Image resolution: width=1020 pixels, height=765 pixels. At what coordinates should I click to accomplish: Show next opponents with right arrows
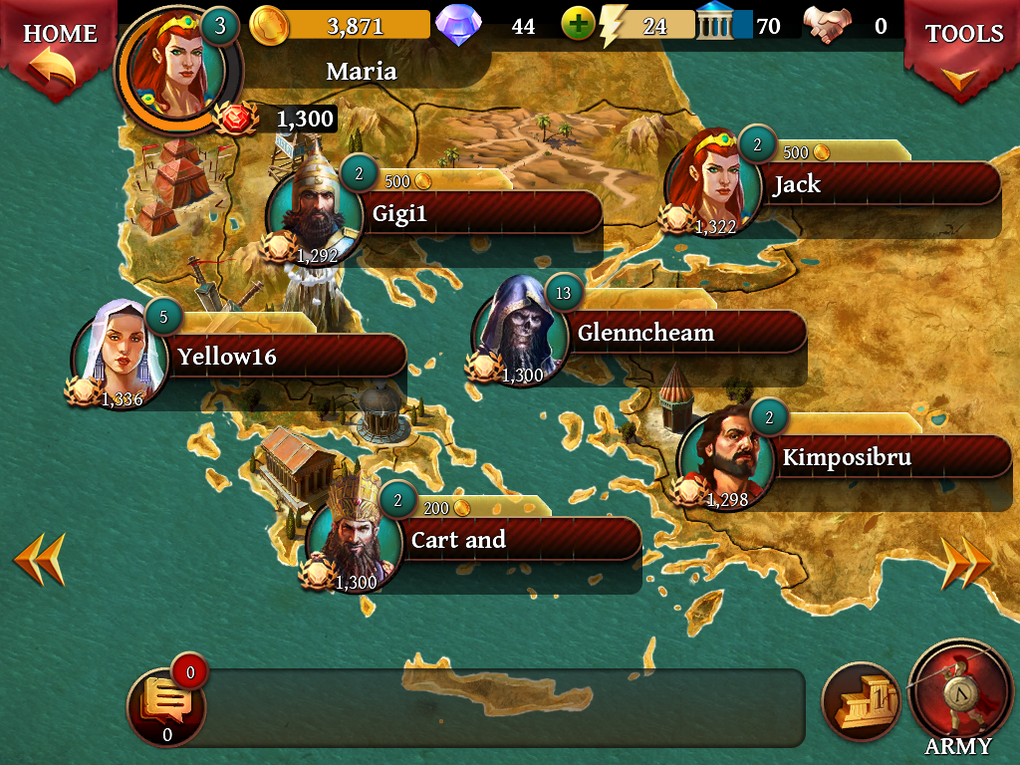tap(966, 563)
